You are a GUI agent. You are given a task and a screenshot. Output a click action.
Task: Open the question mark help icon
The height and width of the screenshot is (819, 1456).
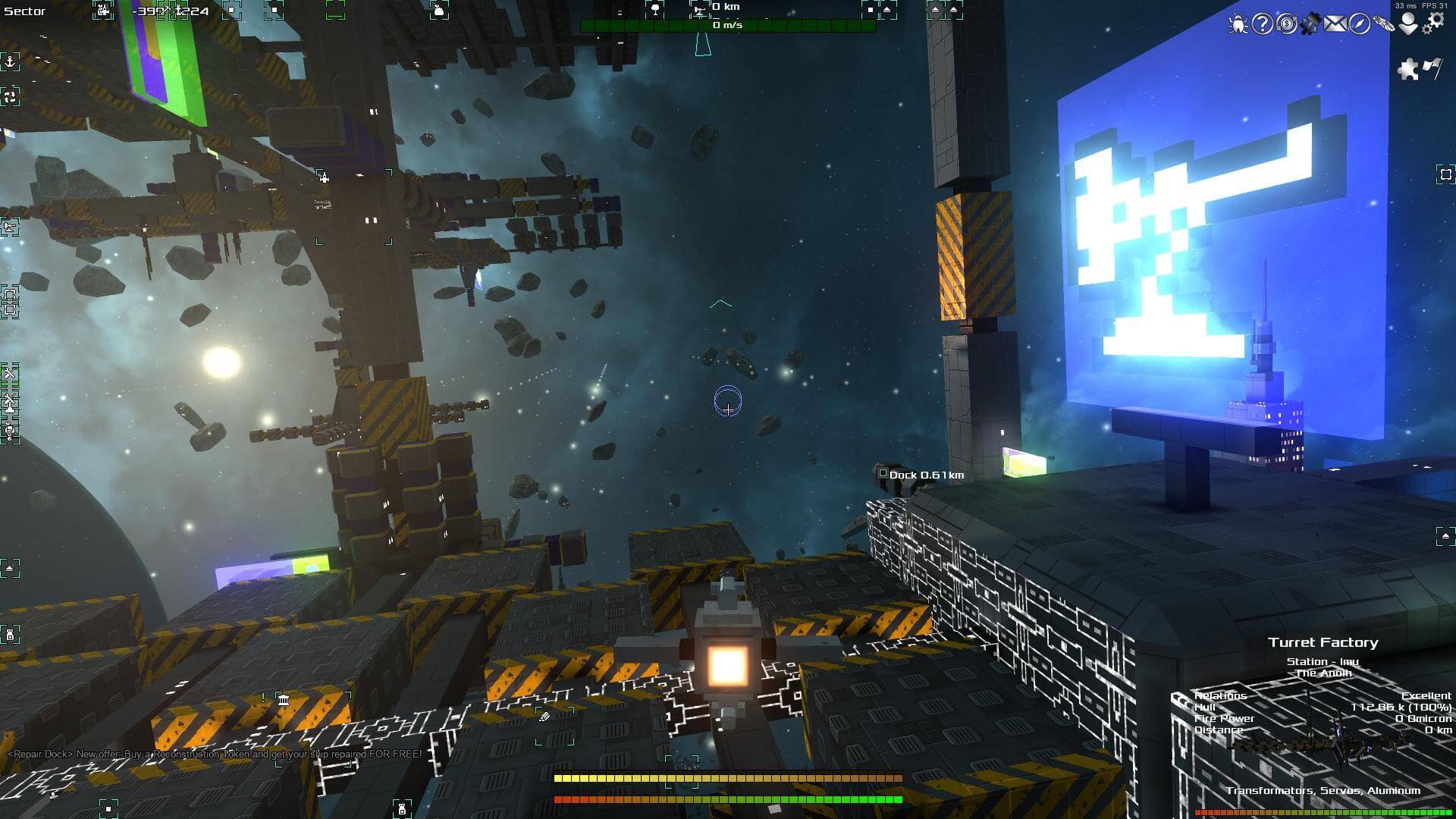1262,24
